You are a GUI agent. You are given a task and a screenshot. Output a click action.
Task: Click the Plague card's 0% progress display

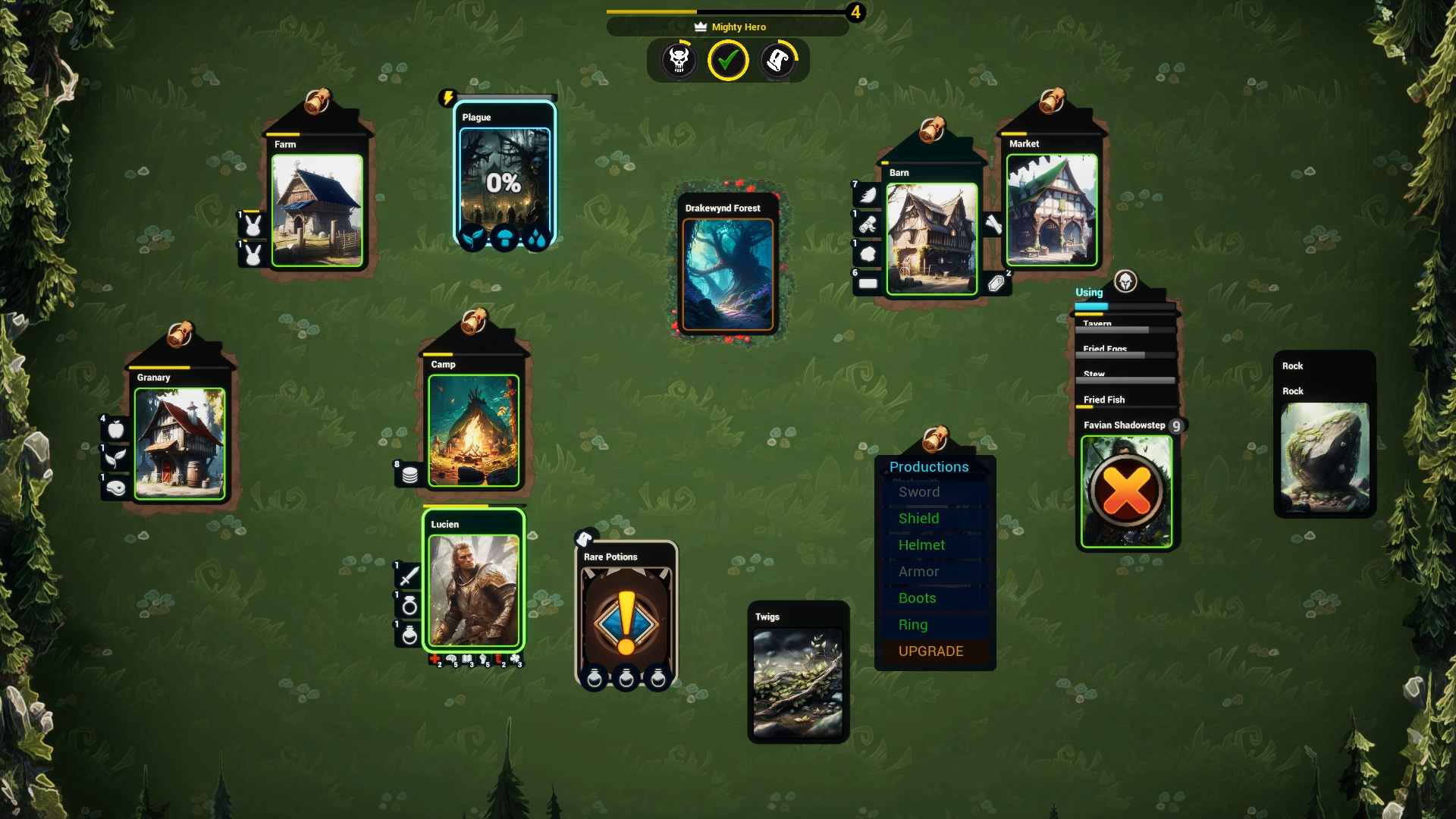point(504,183)
